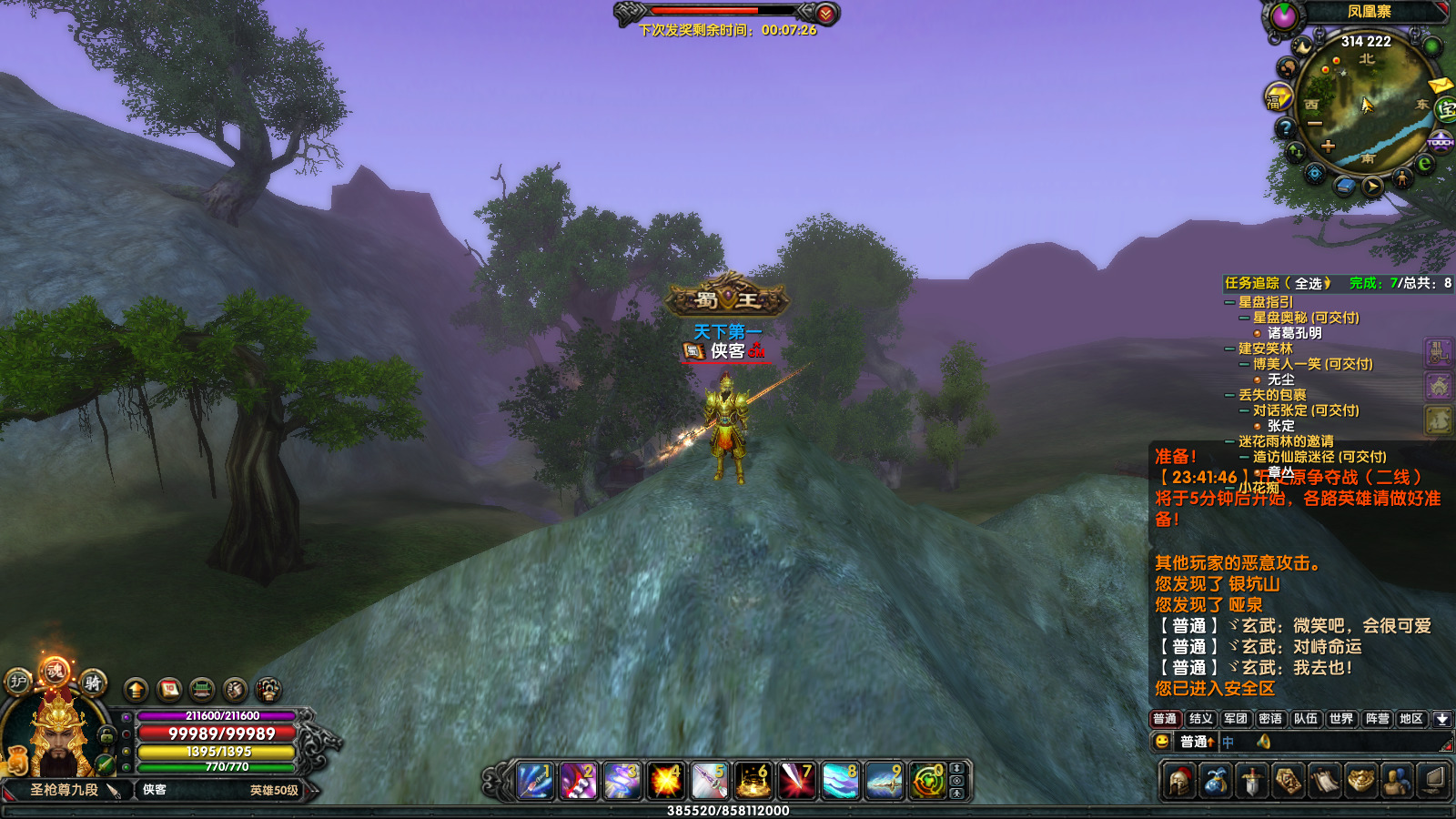Viewport: 1456px width, 819px height.
Task: Switch to the 世界 chat tab
Action: click(x=1340, y=719)
